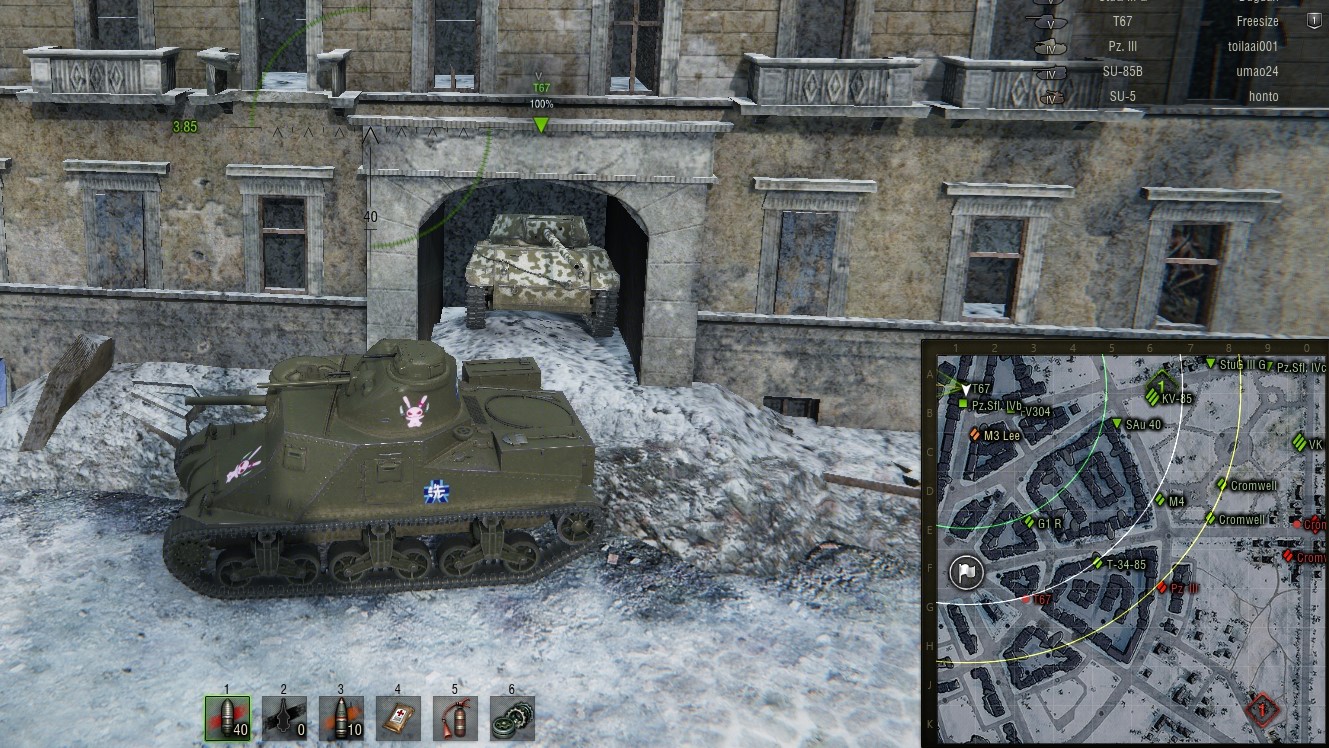This screenshot has height=748, width=1329.
Task: Select player Freesize's T67 row in team list
Action: [x=1180, y=21]
